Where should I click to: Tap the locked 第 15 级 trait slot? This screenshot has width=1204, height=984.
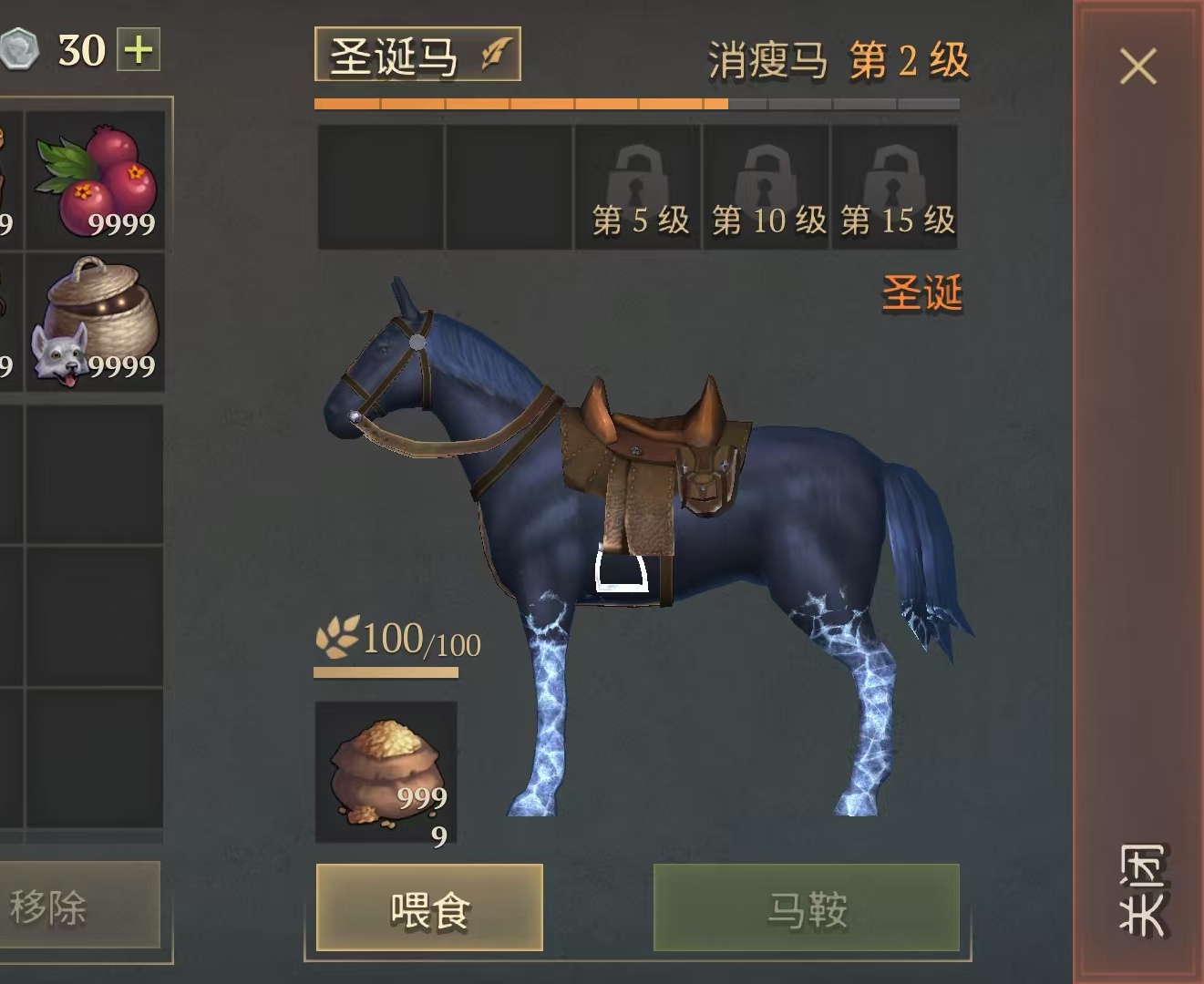[895, 187]
